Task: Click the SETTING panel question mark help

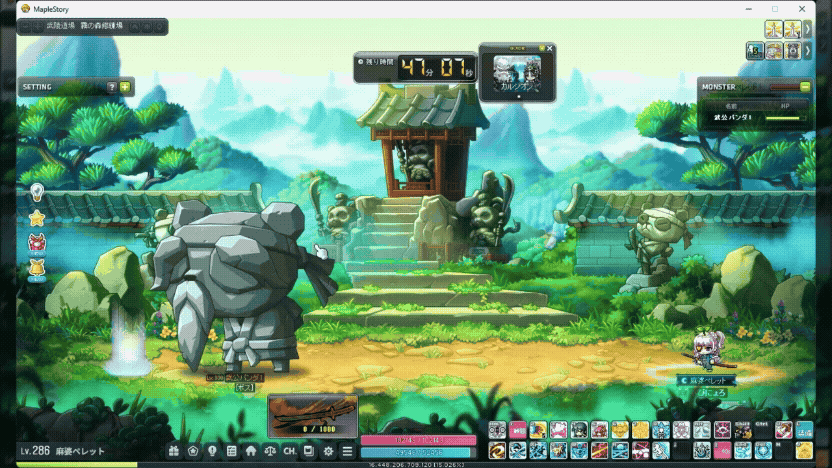Action: pyautogui.click(x=112, y=87)
